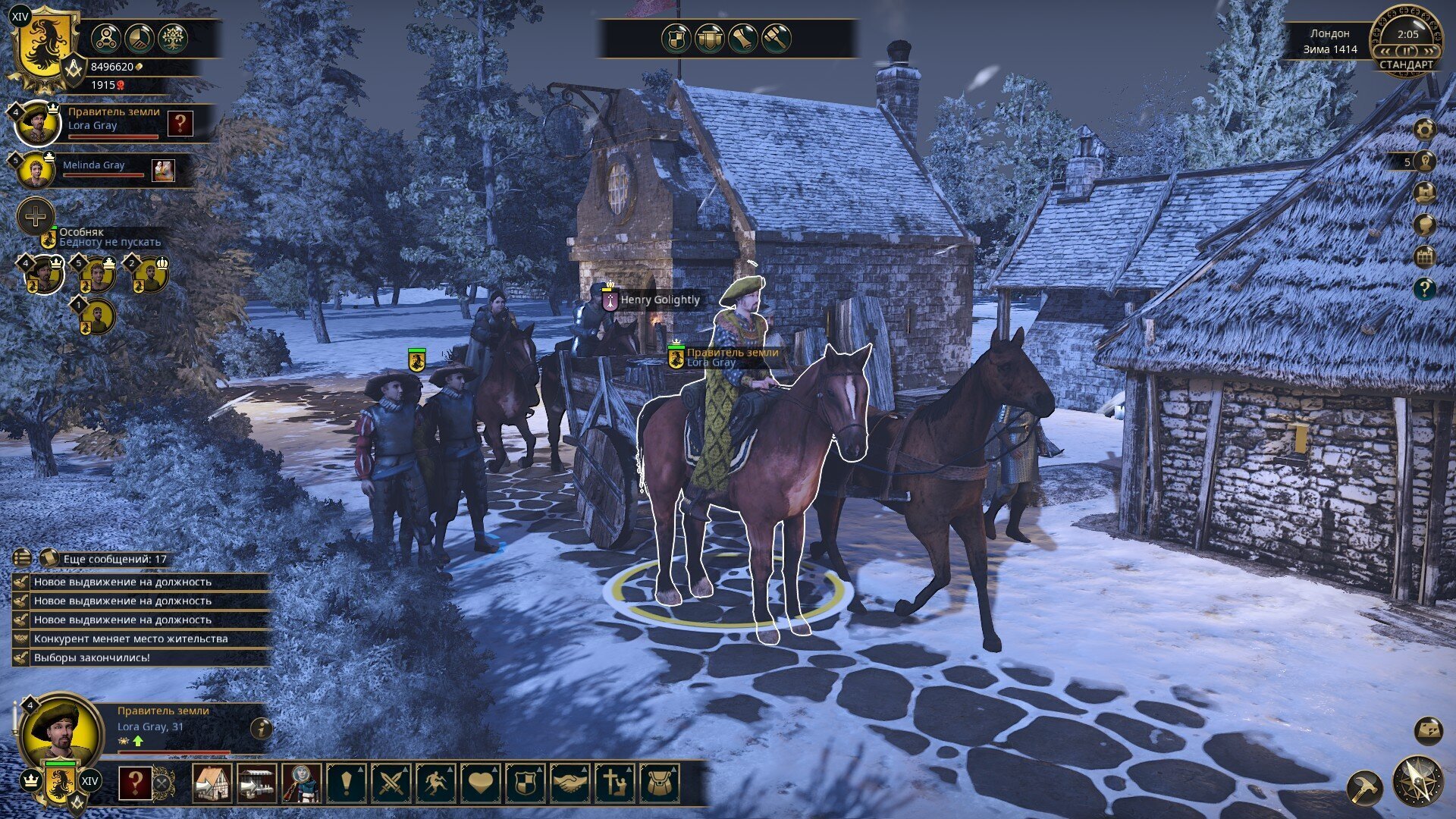Click the timber-framed house action icon

point(212,783)
